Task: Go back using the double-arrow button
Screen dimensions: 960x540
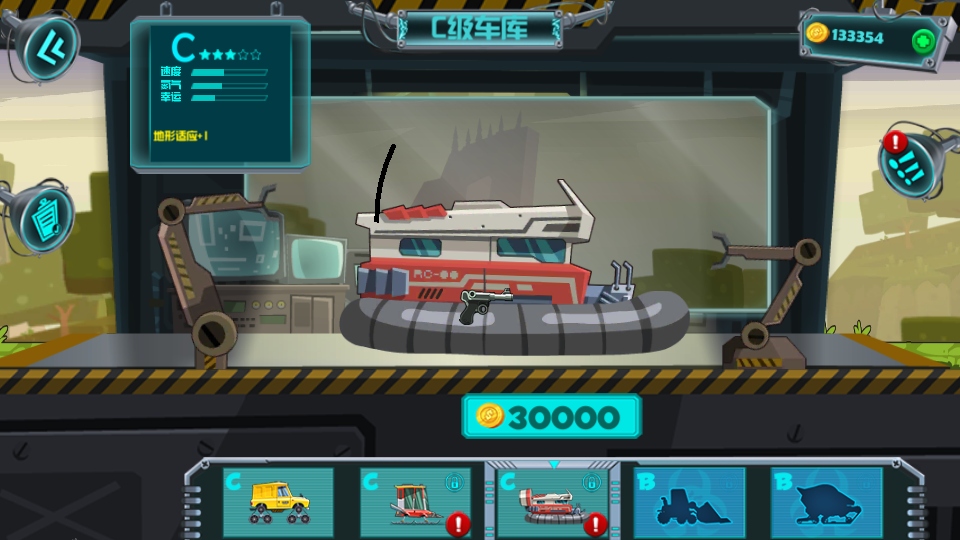Action: (45, 46)
